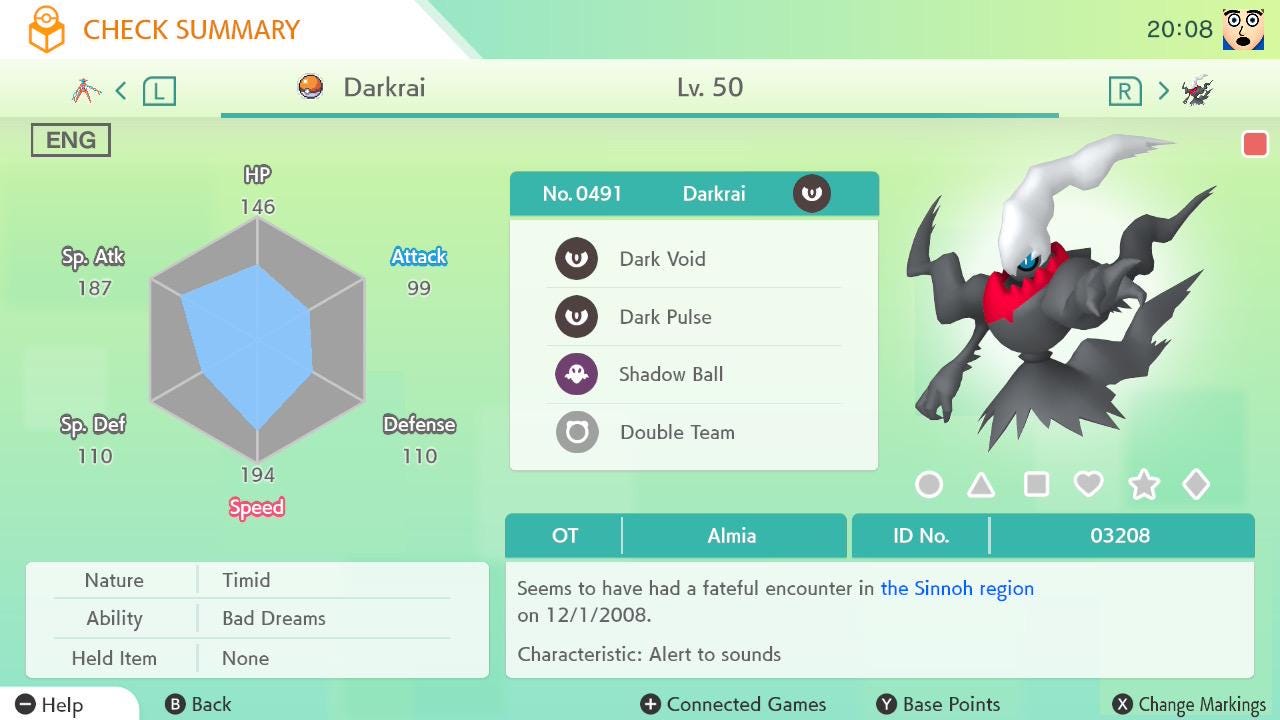Show Connected Games

(734, 705)
